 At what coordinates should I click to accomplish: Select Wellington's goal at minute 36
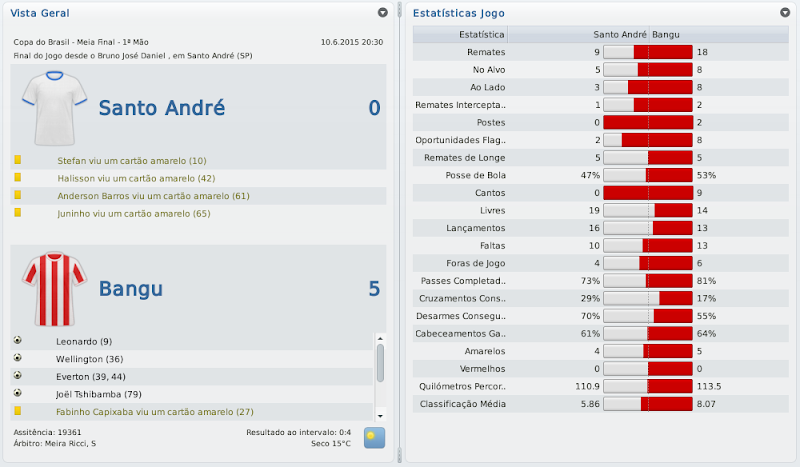[x=90, y=358]
